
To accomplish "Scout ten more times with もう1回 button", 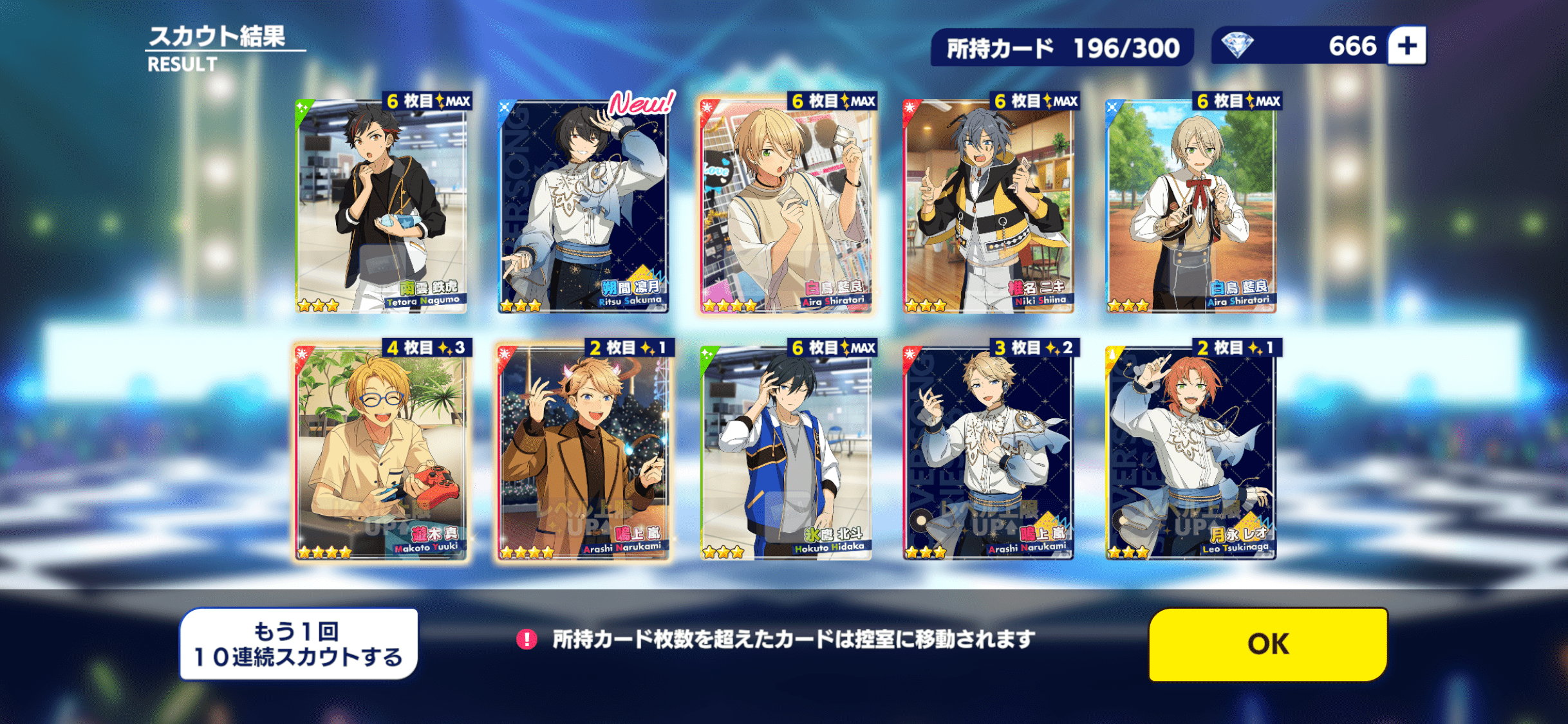I will pos(299,644).
